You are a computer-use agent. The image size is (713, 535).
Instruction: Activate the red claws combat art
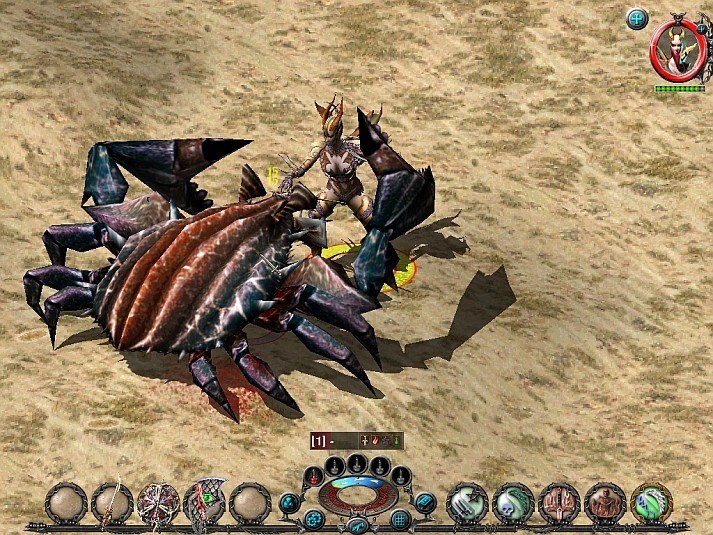point(559,502)
